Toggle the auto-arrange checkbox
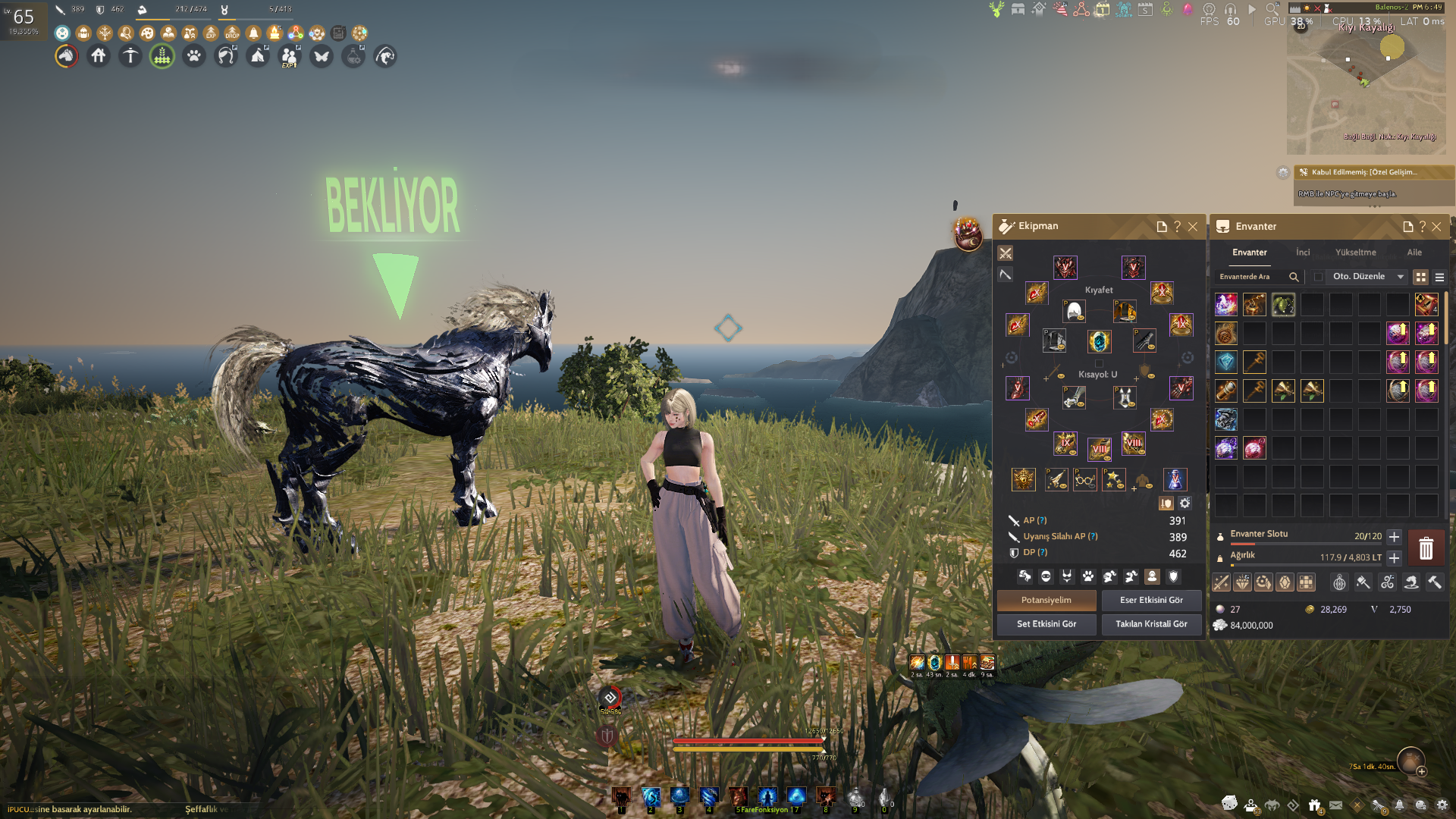 pos(1318,277)
